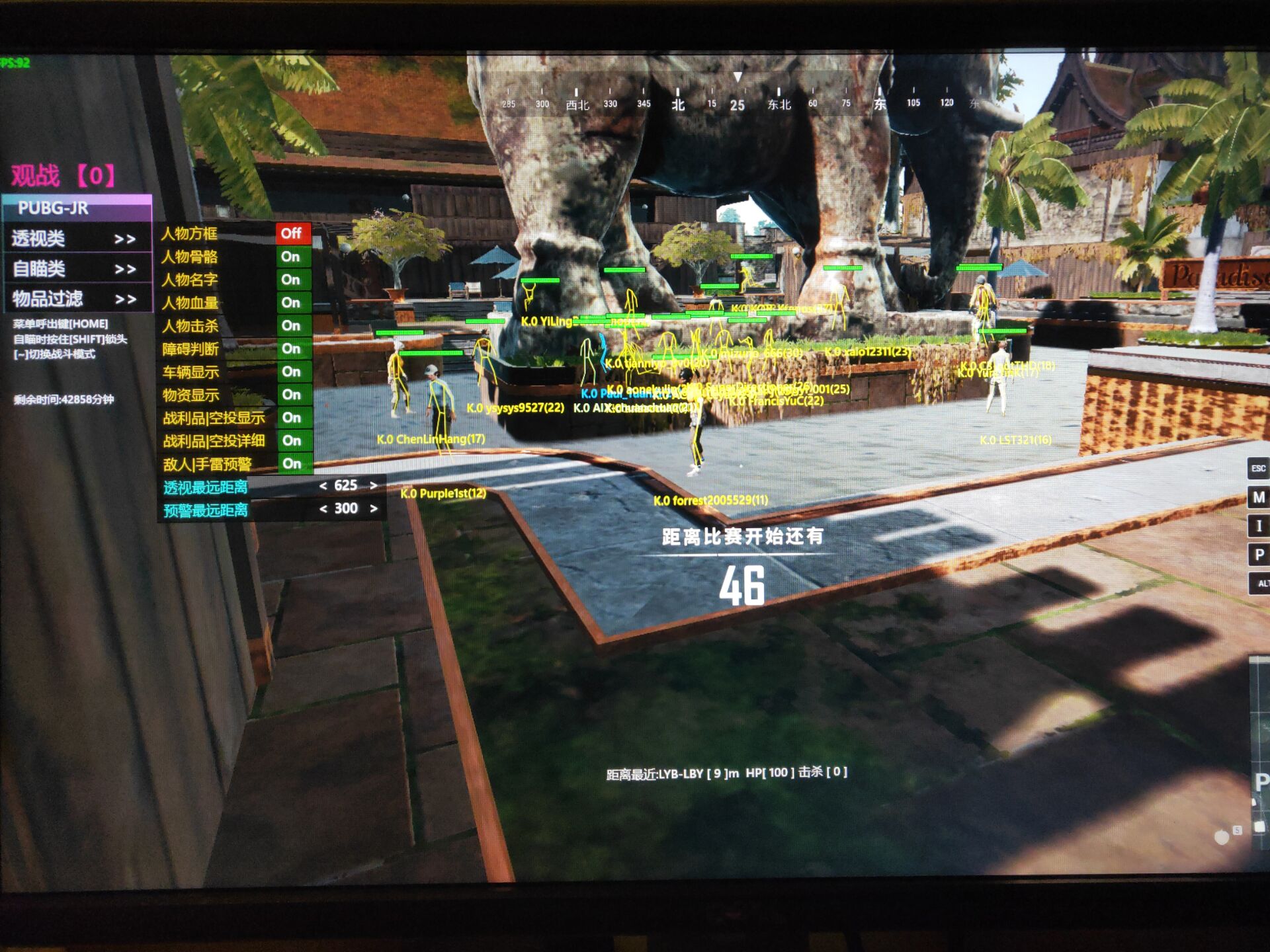Increase 预警最远距离 with its right arrow
The image size is (1270, 952).
point(374,509)
